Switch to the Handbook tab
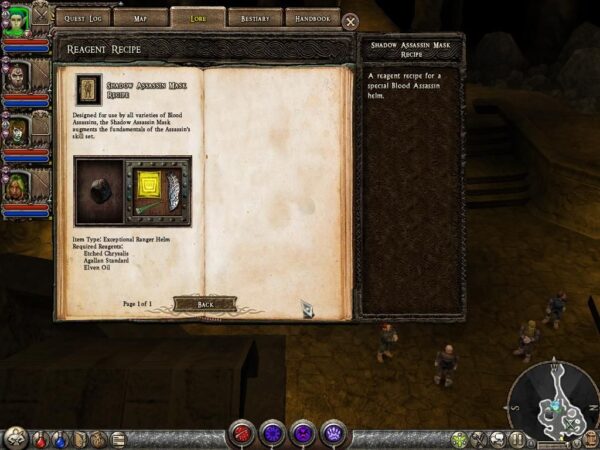 pos(312,17)
